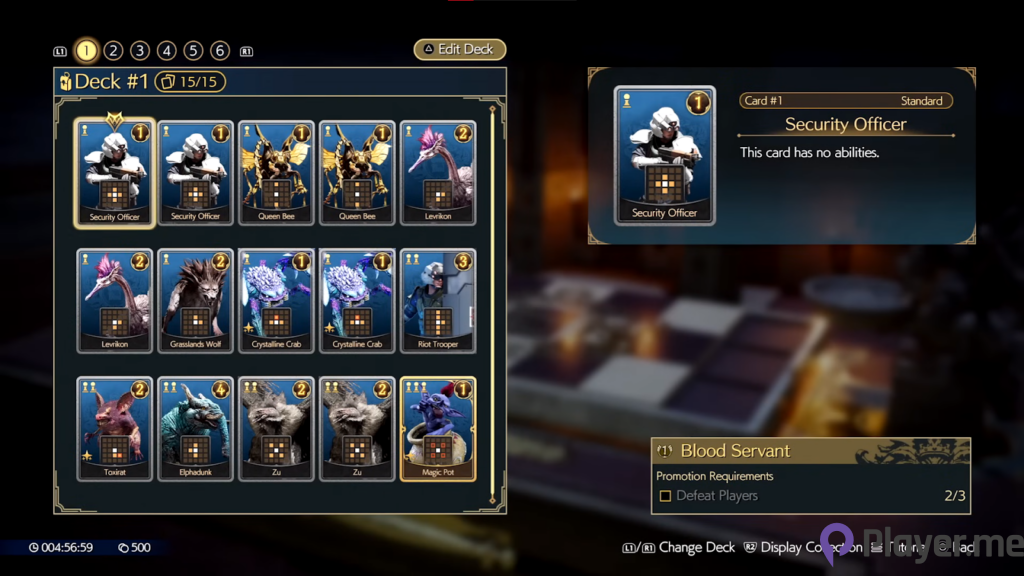Click the Edit Deck button
Viewport: 1024px width, 576px height.
pyautogui.click(x=460, y=50)
